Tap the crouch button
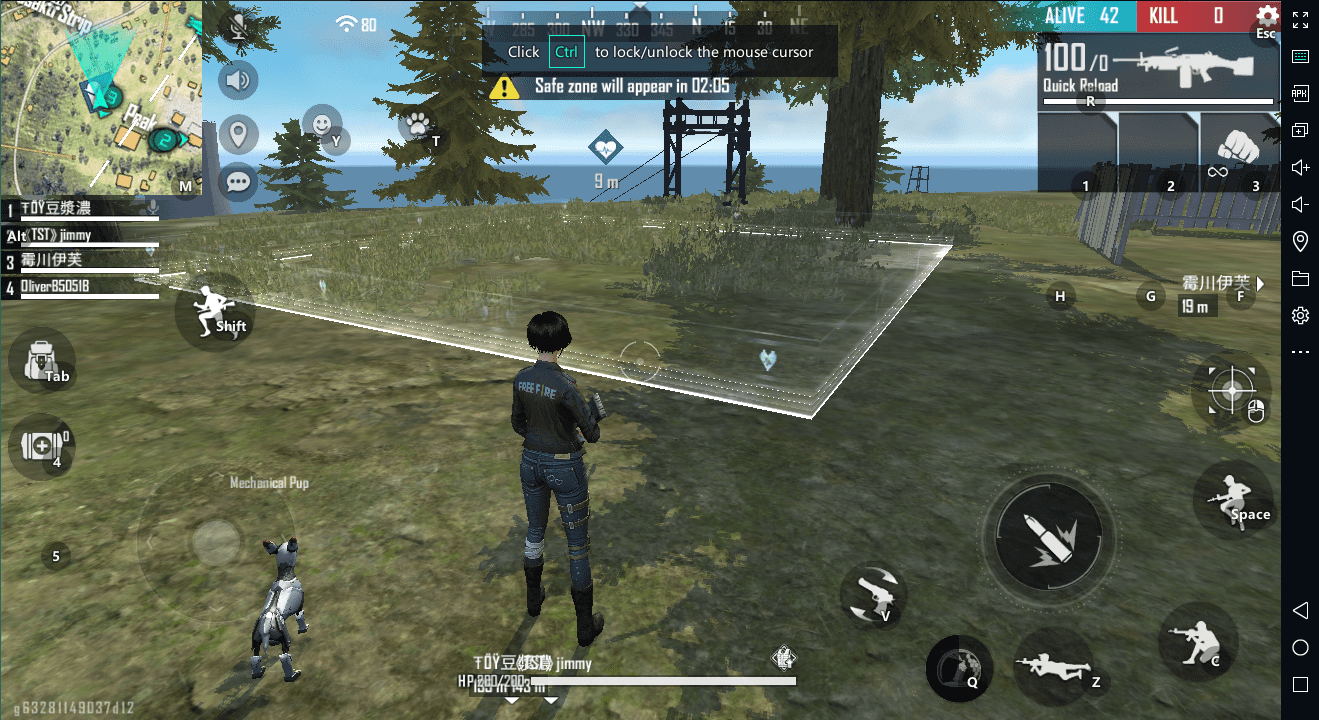The image size is (1319, 720). click(1198, 638)
